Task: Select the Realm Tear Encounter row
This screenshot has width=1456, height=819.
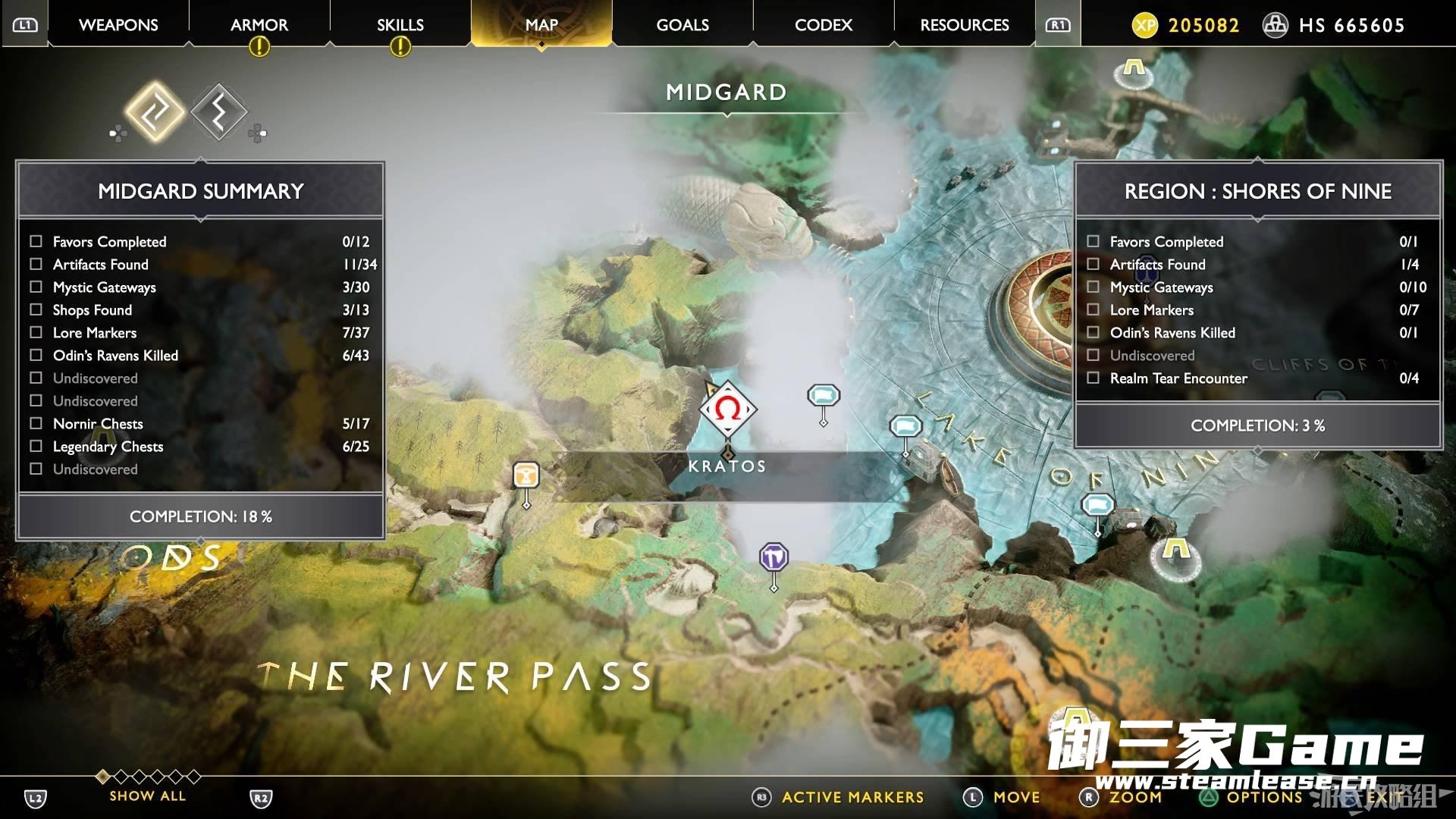Action: click(1257, 378)
